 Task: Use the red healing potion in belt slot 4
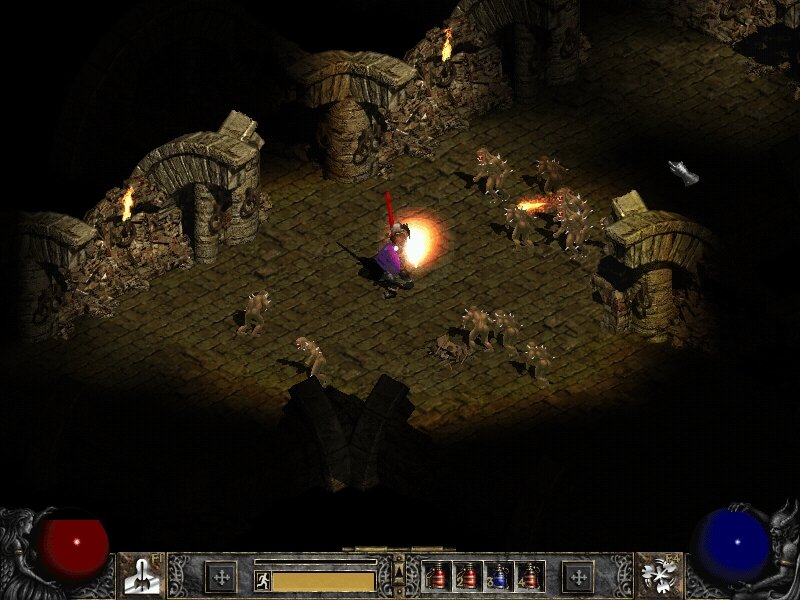(x=530, y=576)
